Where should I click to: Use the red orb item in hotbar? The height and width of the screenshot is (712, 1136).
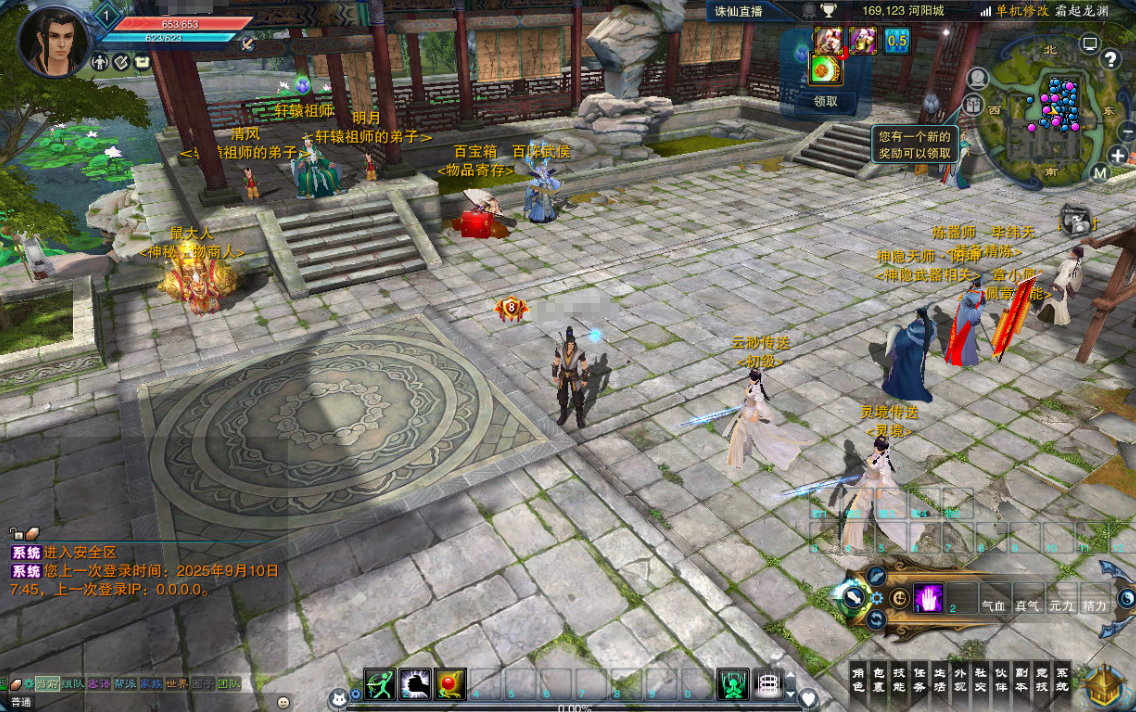(x=451, y=684)
